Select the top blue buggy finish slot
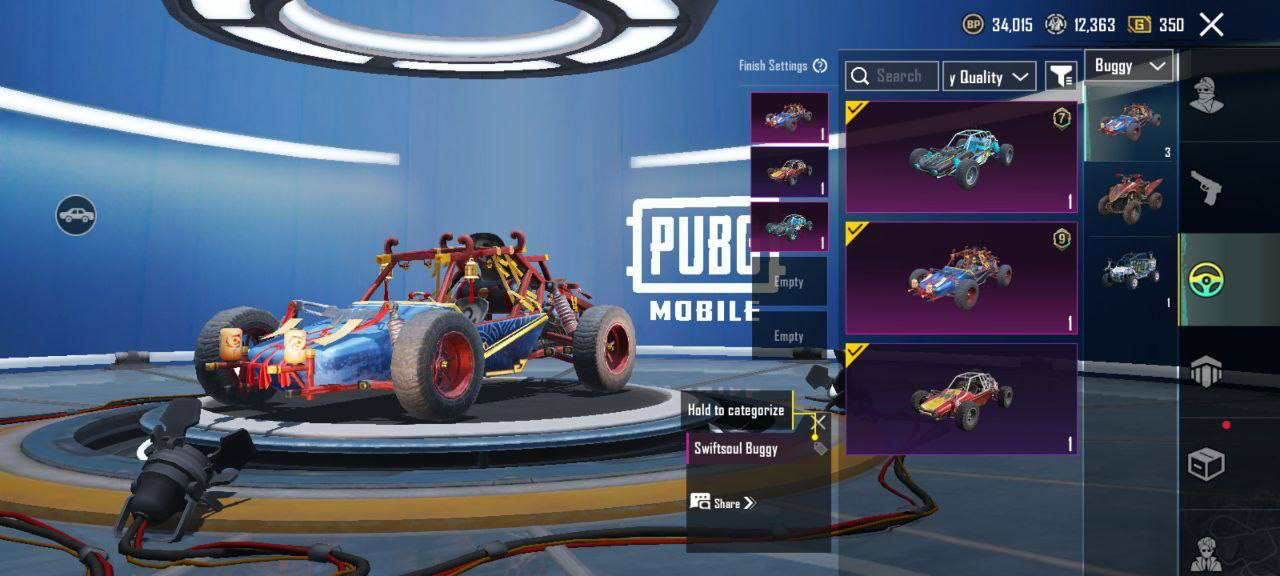The image size is (1280, 576). (789, 119)
